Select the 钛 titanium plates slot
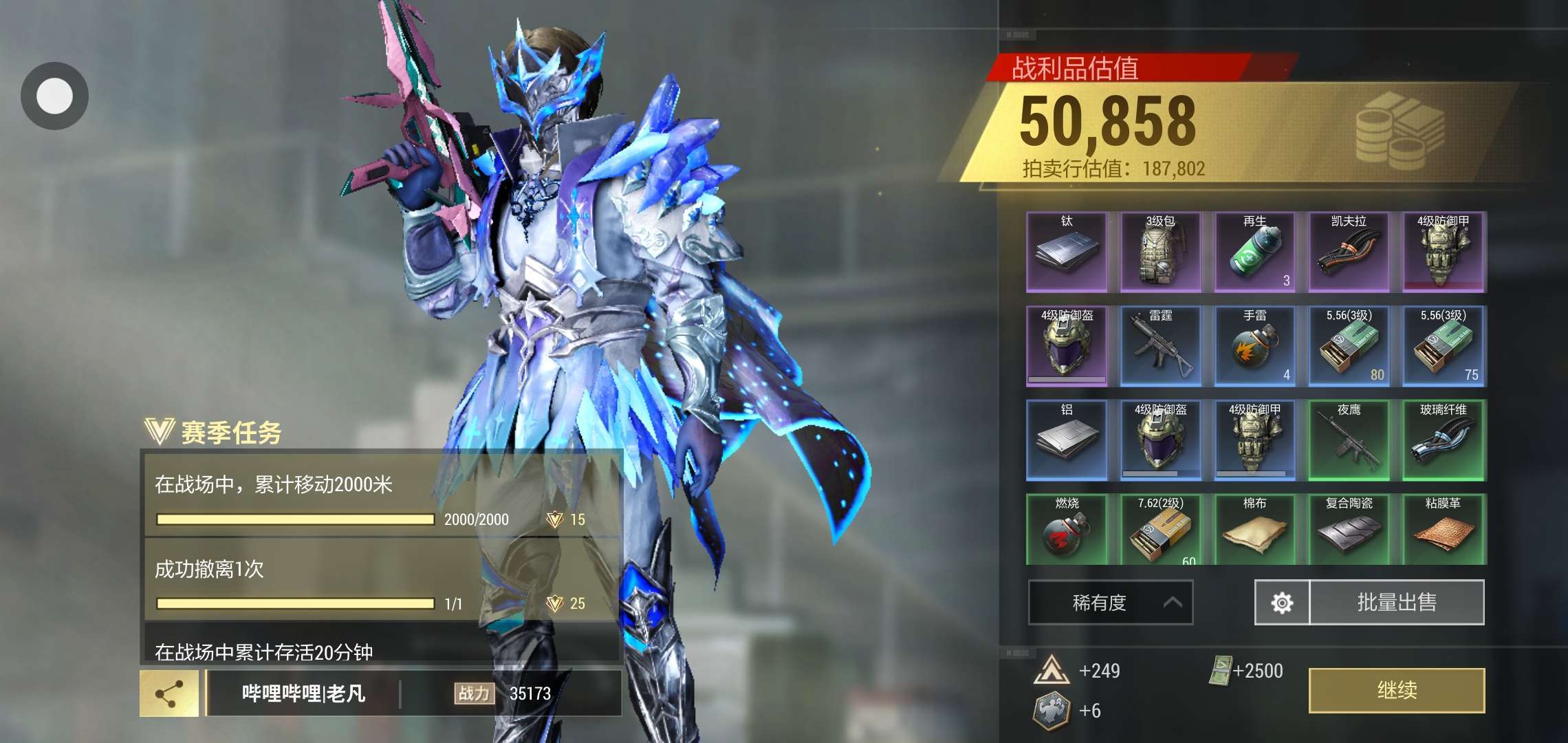This screenshot has height=743, width=1568. coord(1067,252)
